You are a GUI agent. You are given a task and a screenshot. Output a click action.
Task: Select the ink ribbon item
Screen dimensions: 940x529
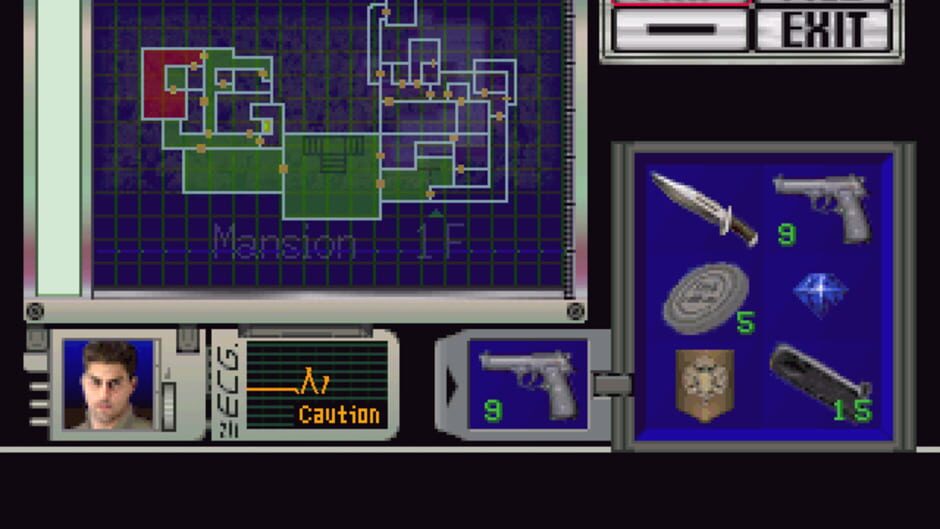coord(705,297)
